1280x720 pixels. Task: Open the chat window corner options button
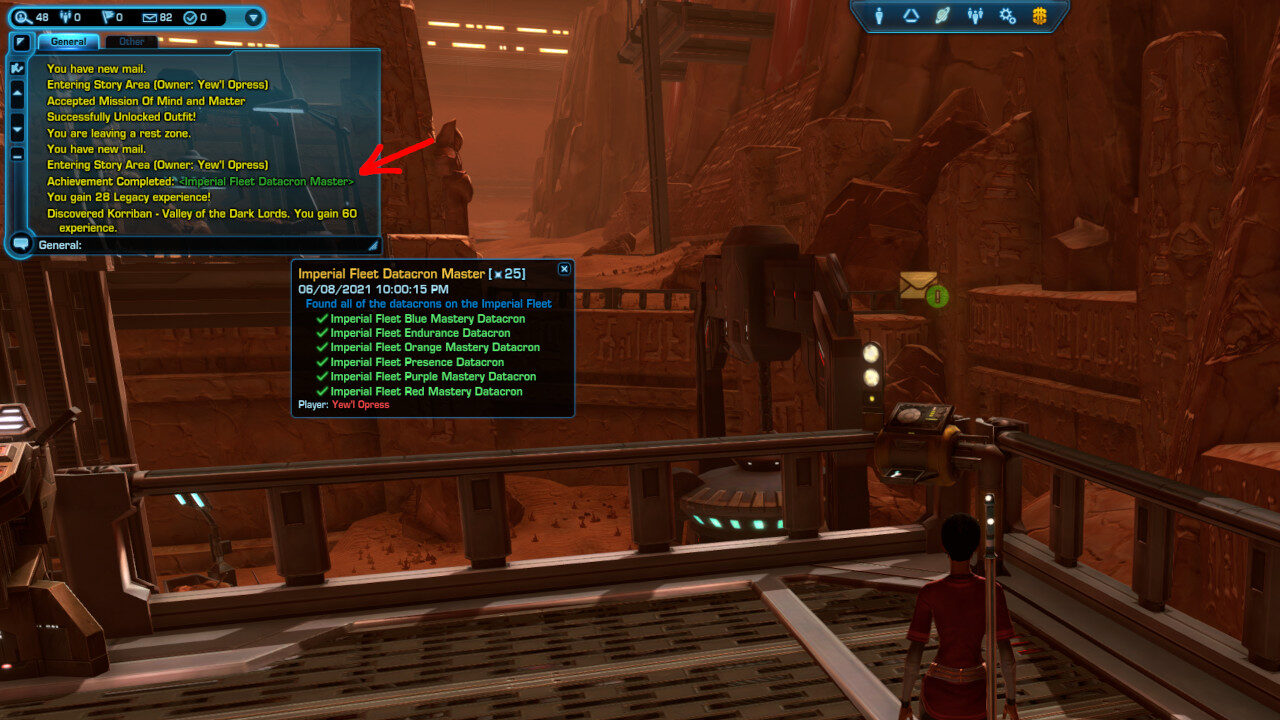[20, 42]
